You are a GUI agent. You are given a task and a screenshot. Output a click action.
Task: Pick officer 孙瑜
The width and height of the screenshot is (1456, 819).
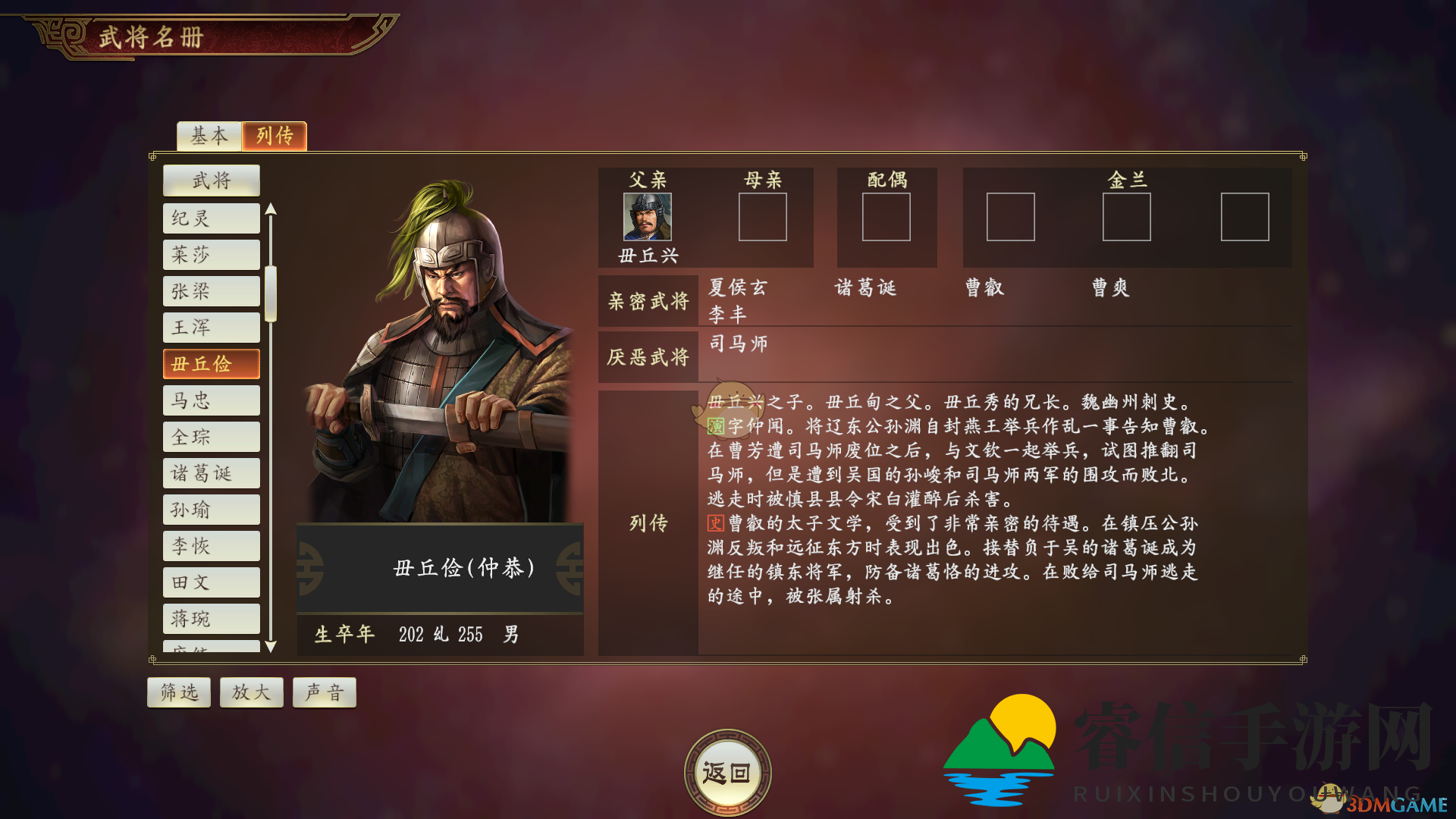(212, 510)
